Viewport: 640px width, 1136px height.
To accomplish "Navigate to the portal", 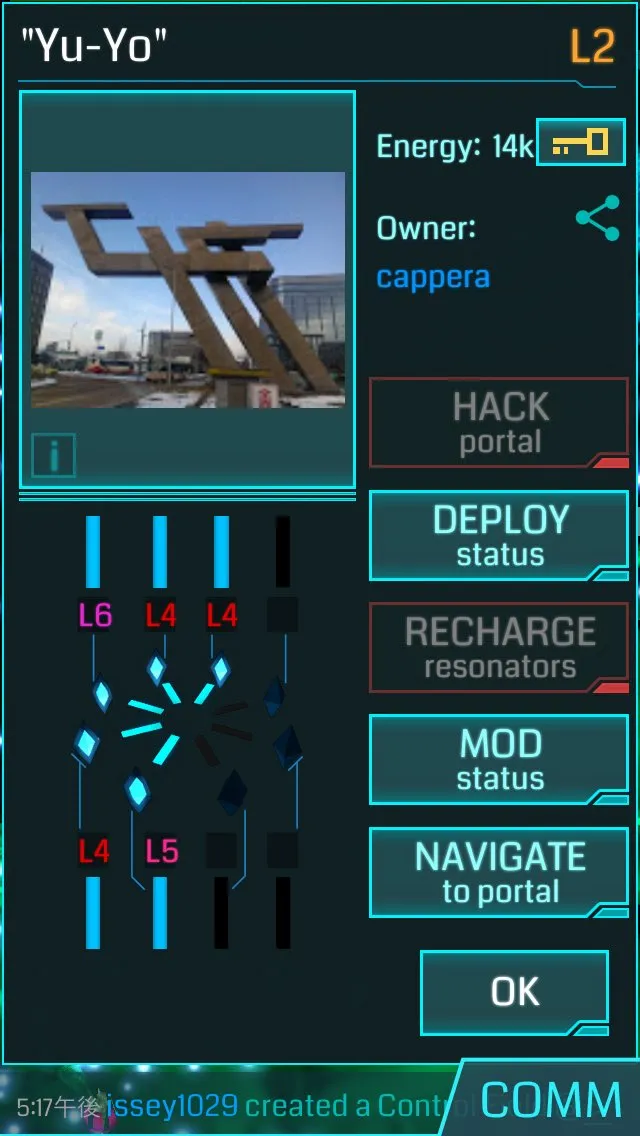I will click(499, 872).
